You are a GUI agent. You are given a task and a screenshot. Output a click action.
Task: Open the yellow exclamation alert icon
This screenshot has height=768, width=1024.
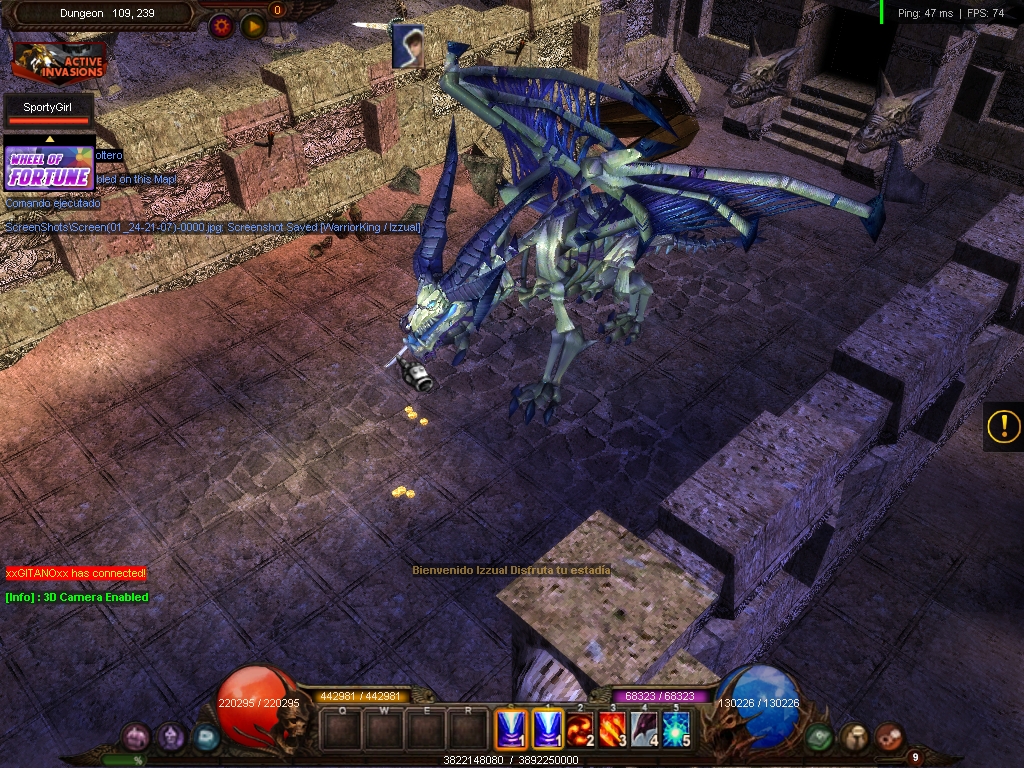click(x=1002, y=427)
